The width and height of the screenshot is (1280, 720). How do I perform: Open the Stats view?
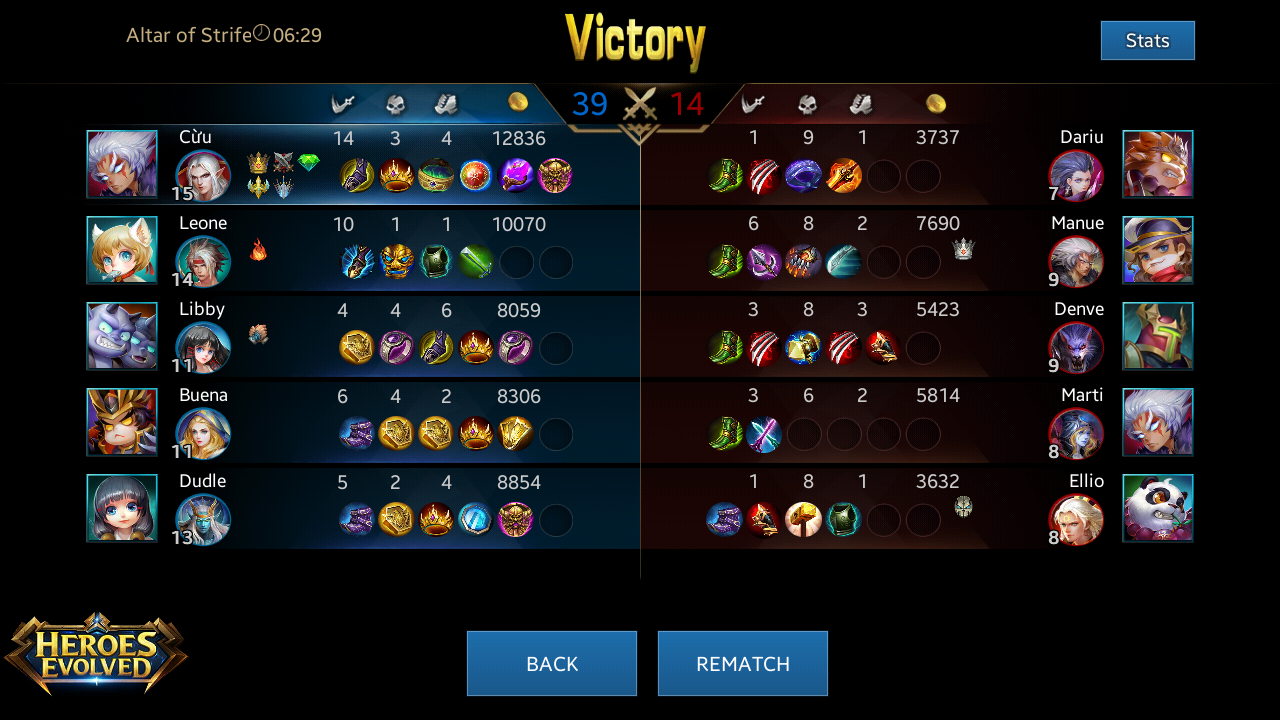1147,41
